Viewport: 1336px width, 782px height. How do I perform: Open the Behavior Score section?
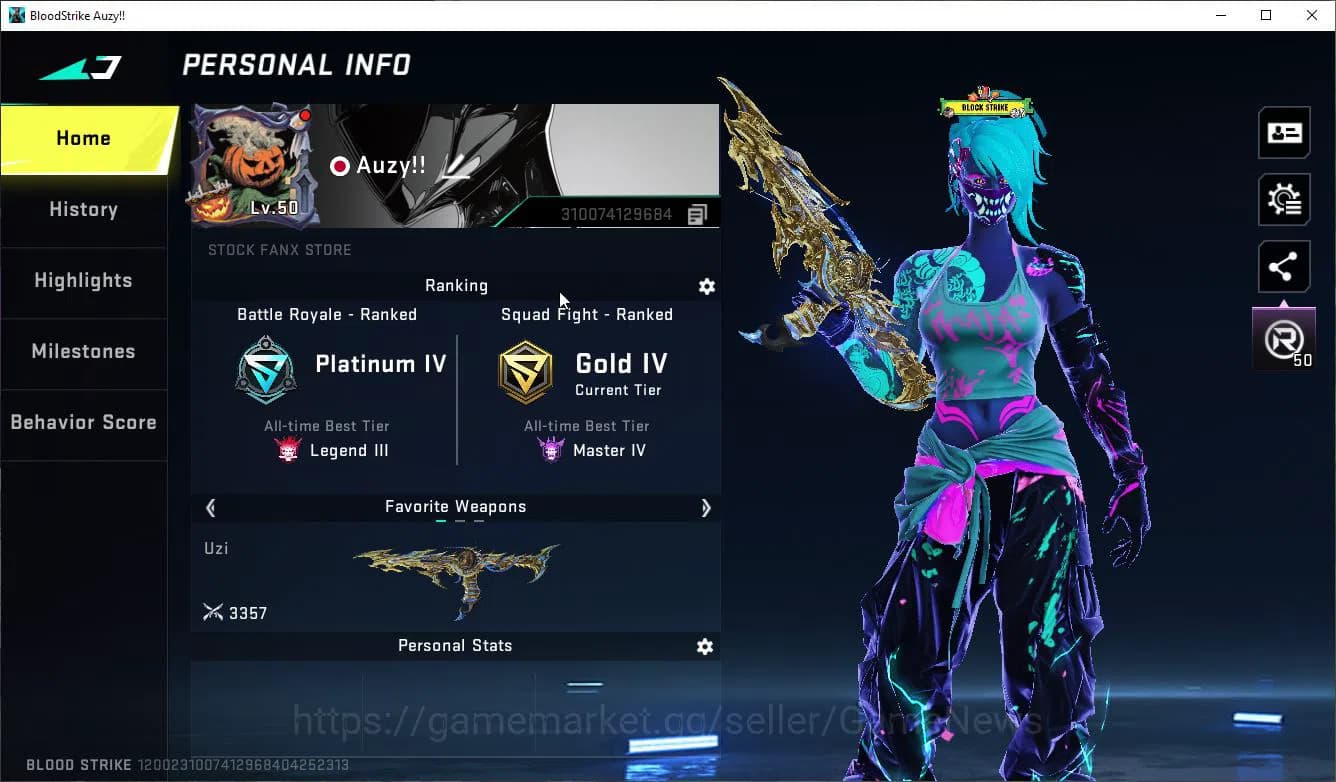coord(83,422)
